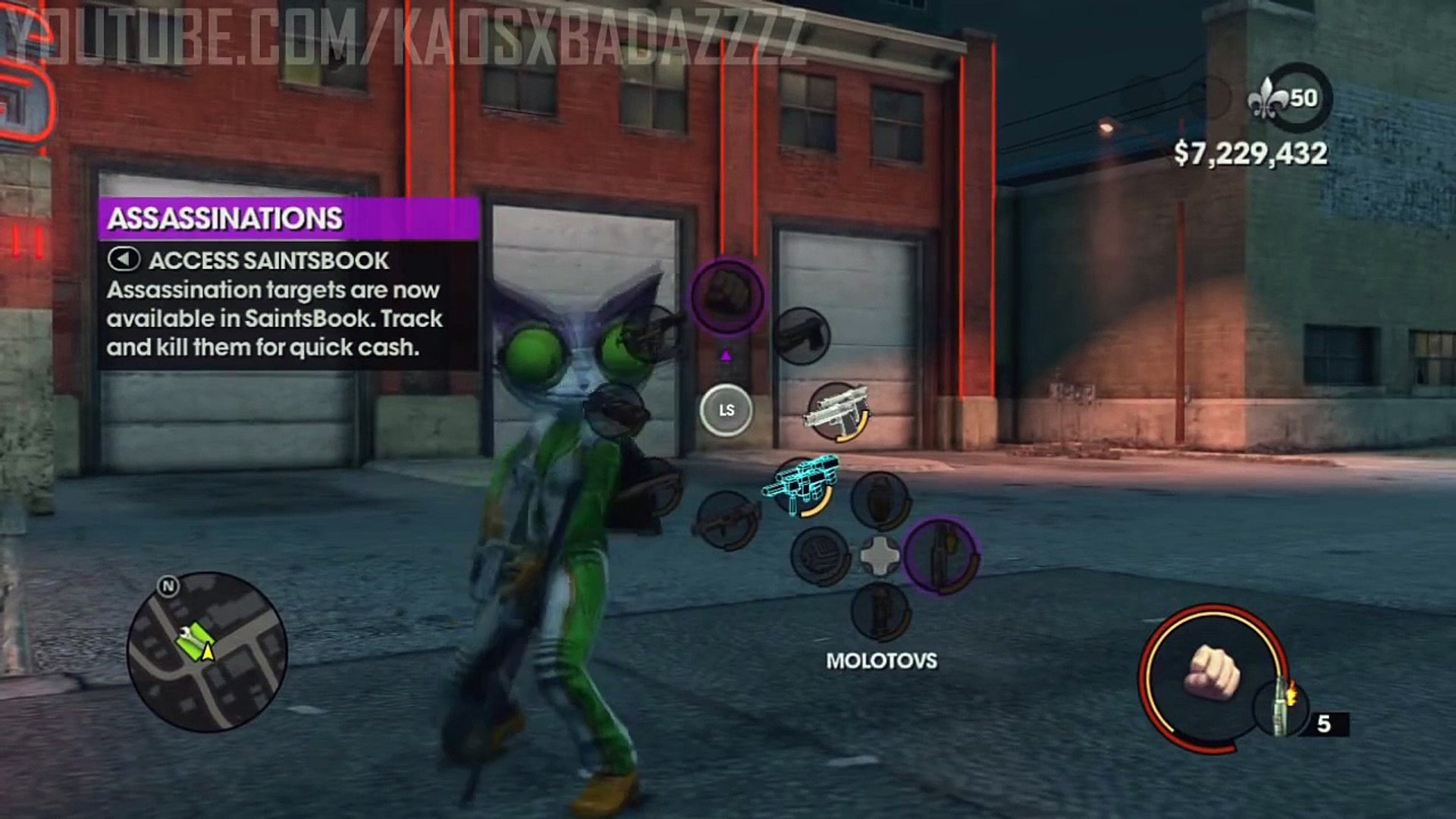1456x819 pixels.
Task: Select the fist melee slot in weapon wheel
Action: tap(726, 296)
